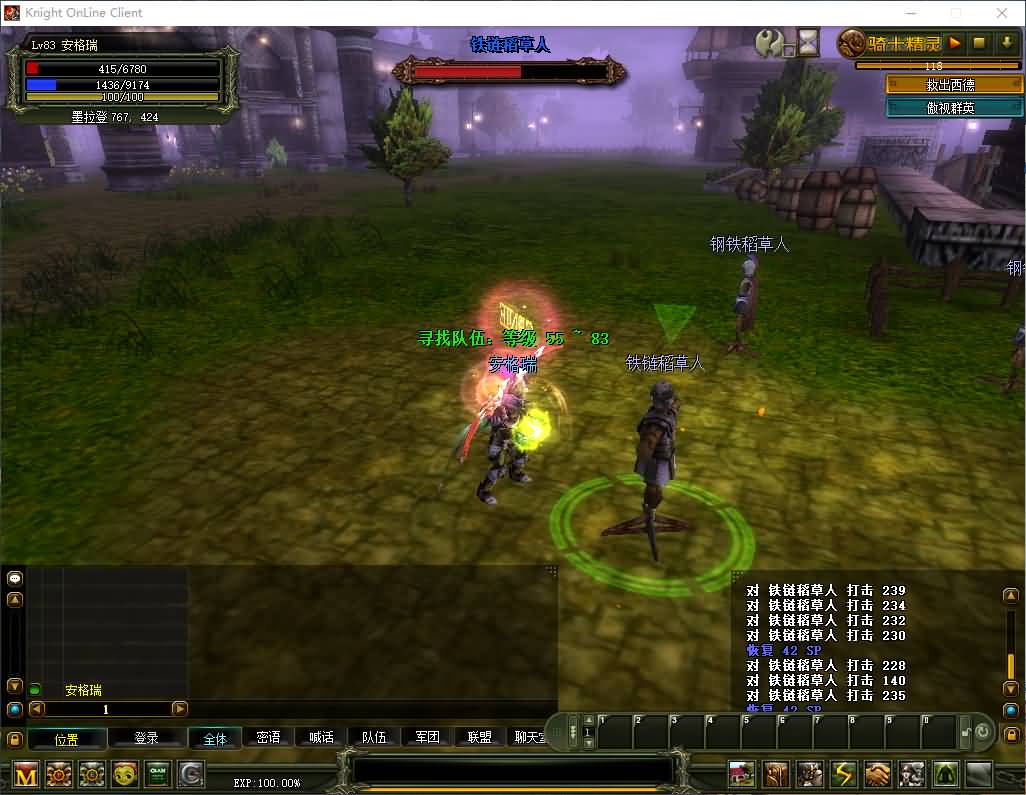Select the 登录 tab
Viewport: 1026px width, 795px height.
tap(147, 738)
